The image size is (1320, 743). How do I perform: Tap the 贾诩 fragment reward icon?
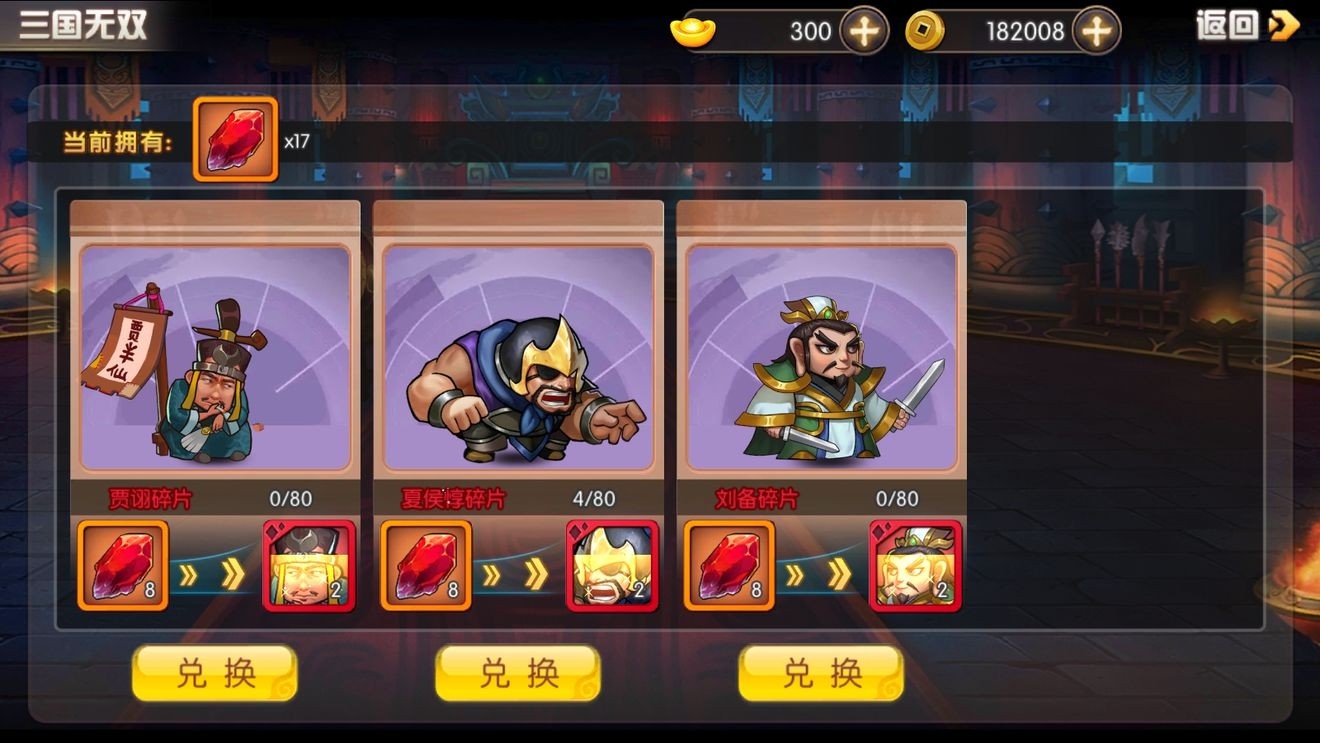[309, 566]
